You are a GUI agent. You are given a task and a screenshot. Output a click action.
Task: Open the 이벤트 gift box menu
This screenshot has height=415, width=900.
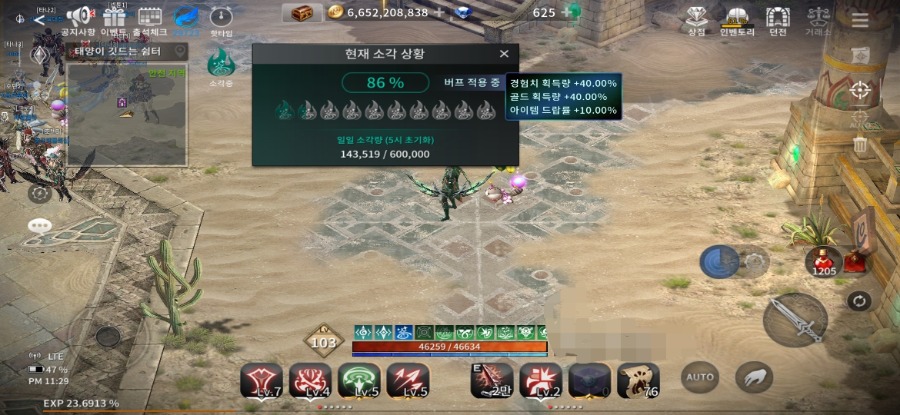[115, 17]
